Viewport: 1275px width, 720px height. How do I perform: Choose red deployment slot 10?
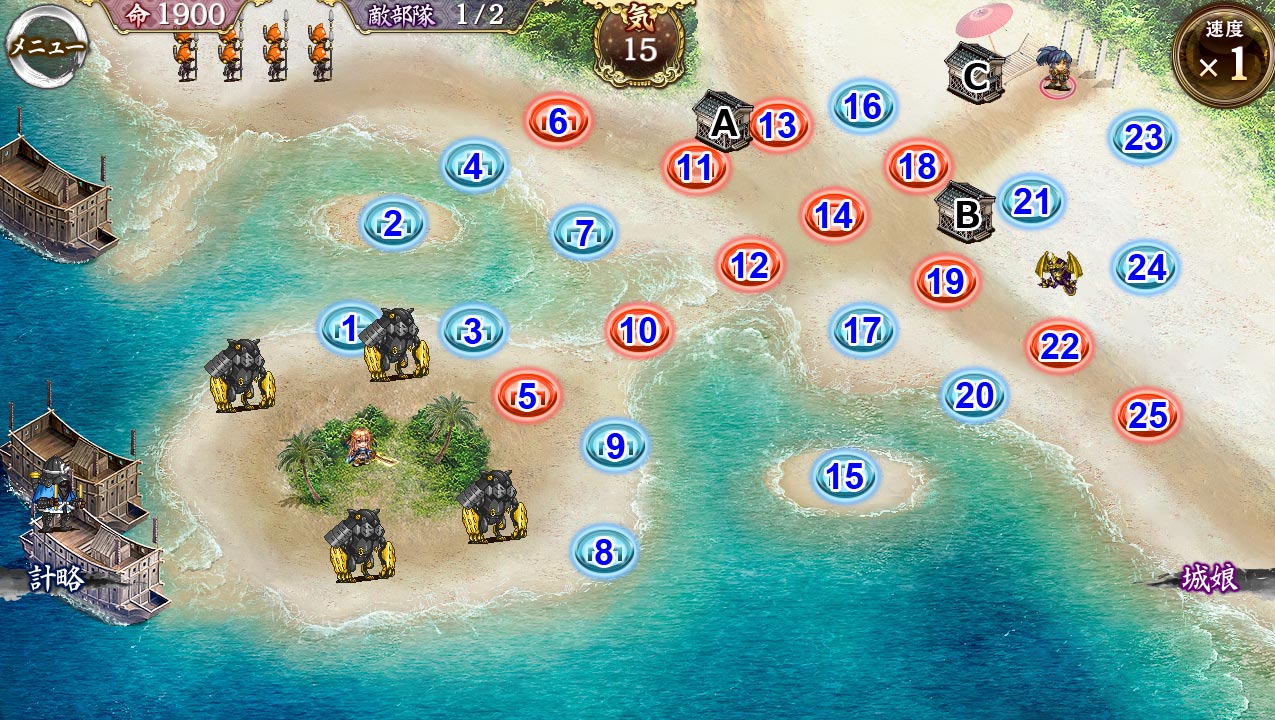639,331
